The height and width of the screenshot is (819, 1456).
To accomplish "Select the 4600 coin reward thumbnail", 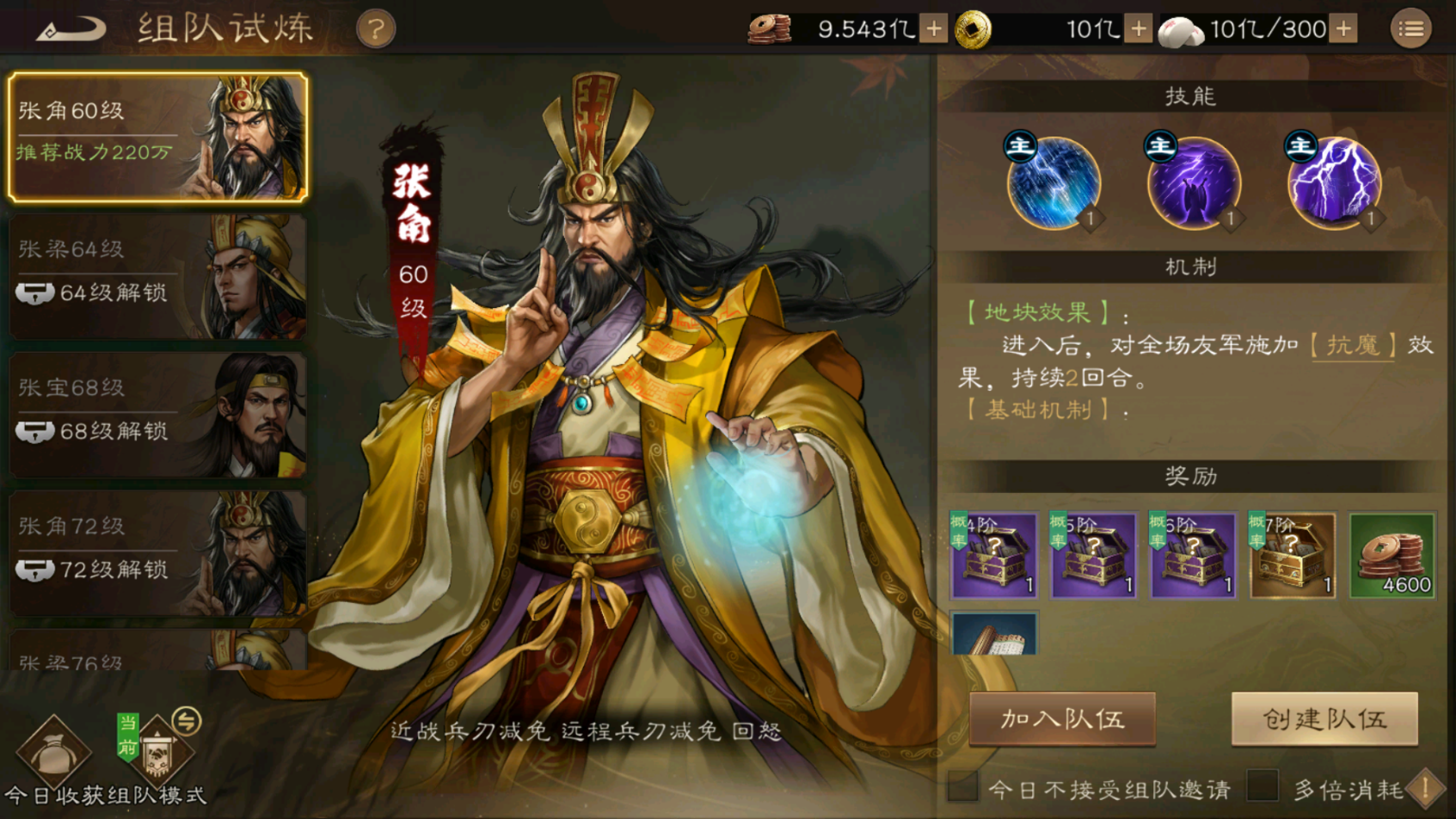I will [1391, 555].
